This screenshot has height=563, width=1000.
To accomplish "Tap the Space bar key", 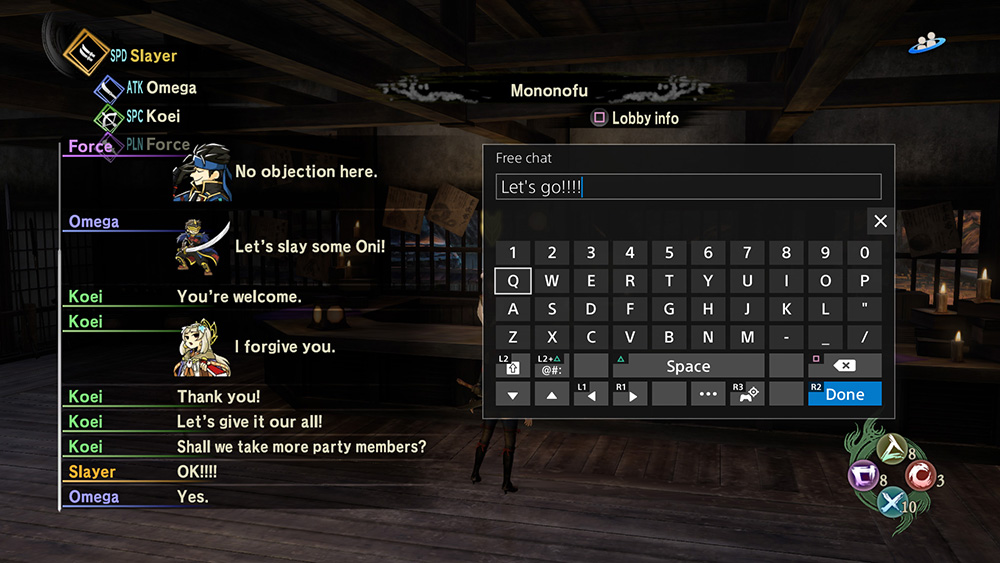I will 688,366.
